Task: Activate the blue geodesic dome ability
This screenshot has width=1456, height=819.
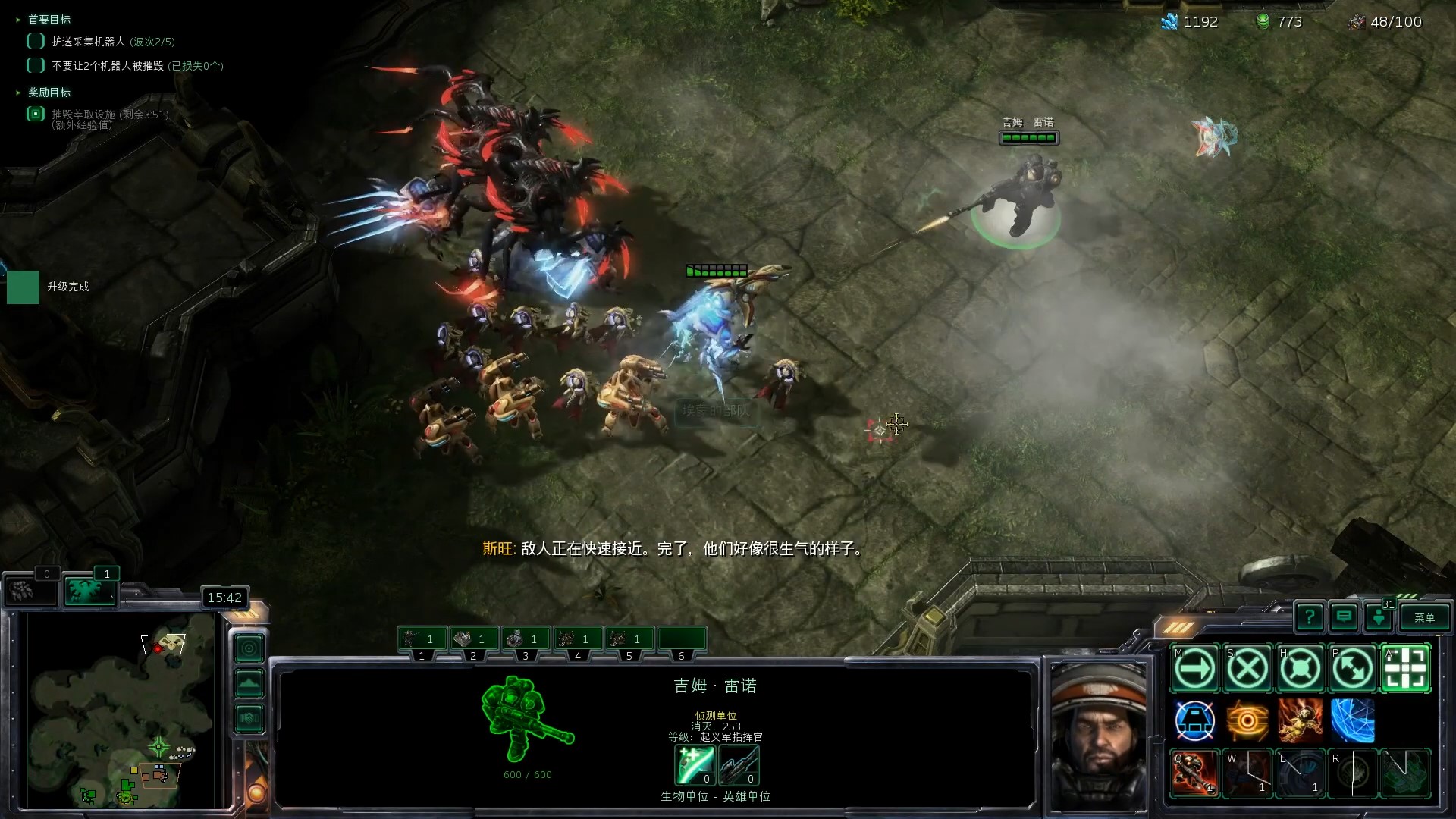Action: tap(1352, 720)
